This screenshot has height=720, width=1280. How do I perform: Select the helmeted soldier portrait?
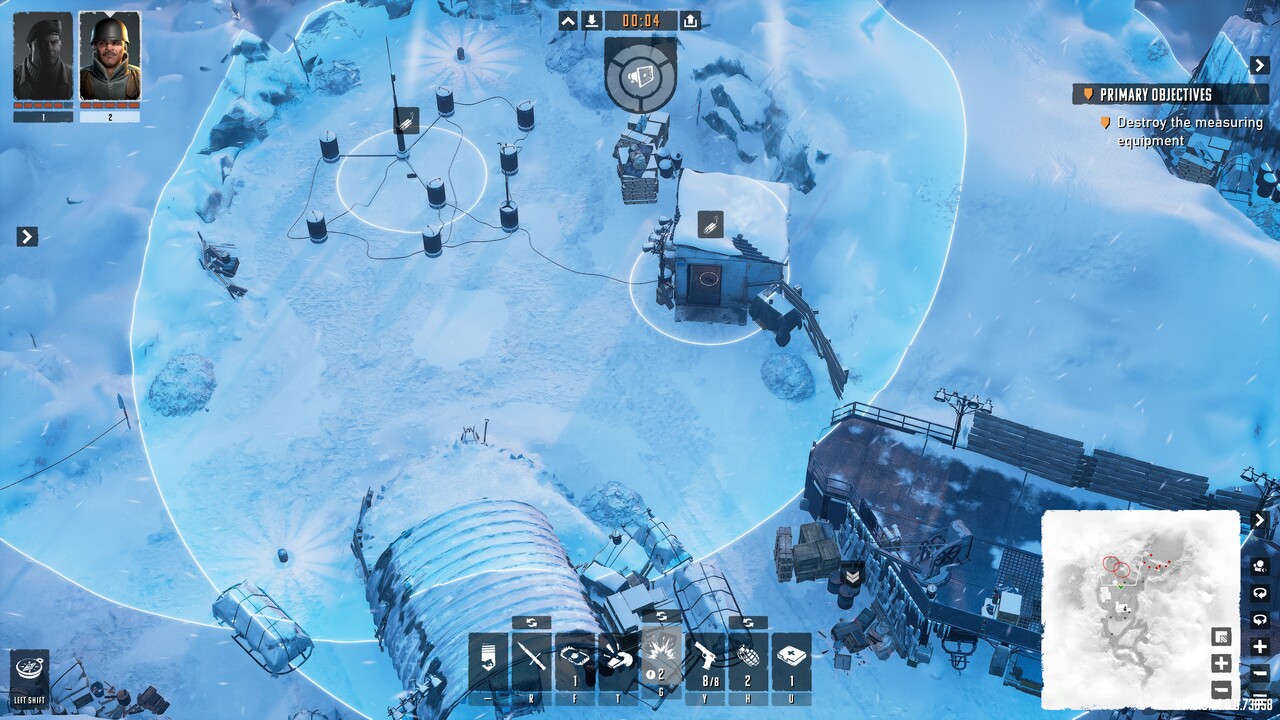pyautogui.click(x=110, y=56)
